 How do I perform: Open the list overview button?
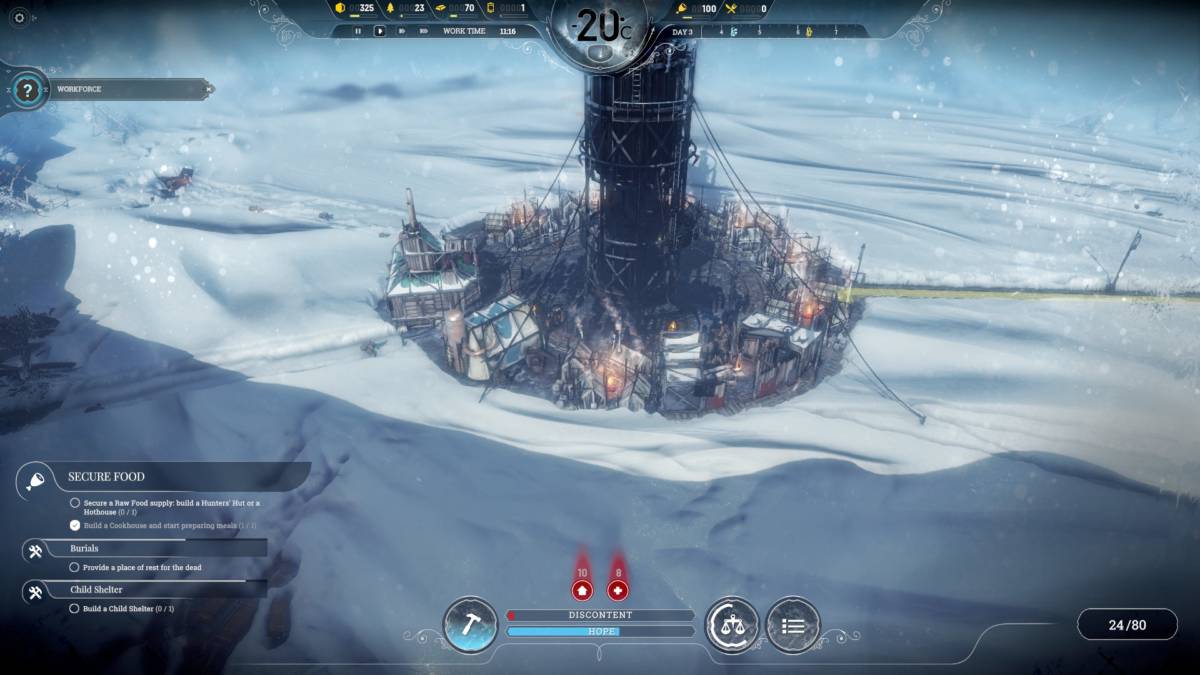coord(793,625)
